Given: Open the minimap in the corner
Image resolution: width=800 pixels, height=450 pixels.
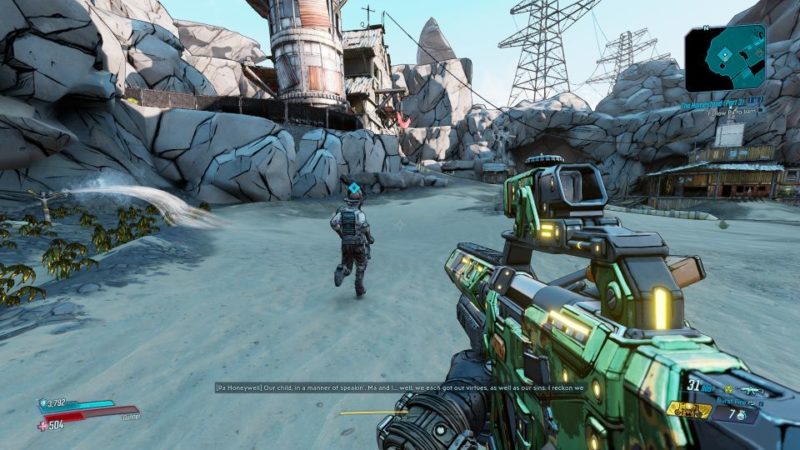Looking at the screenshot, I should (726, 57).
